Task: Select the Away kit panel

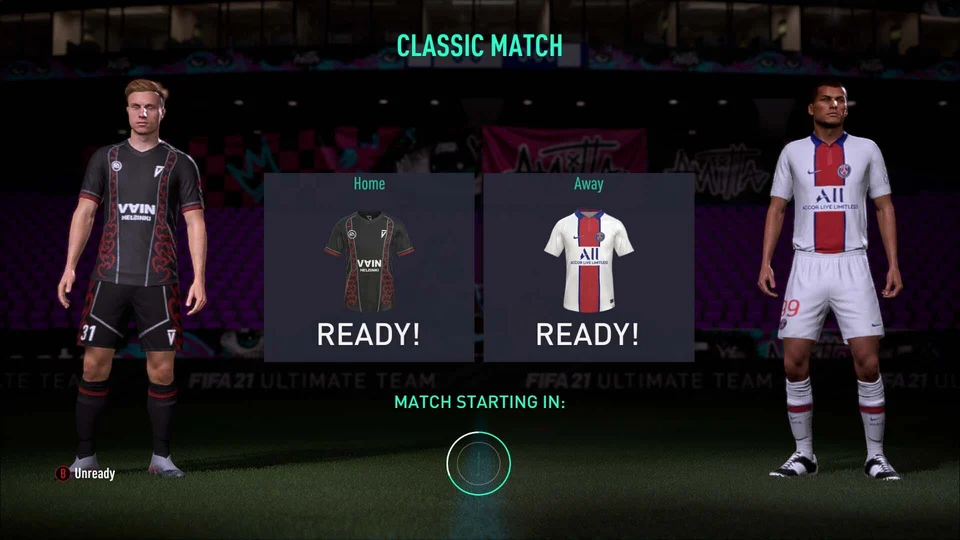Action: 588,267
